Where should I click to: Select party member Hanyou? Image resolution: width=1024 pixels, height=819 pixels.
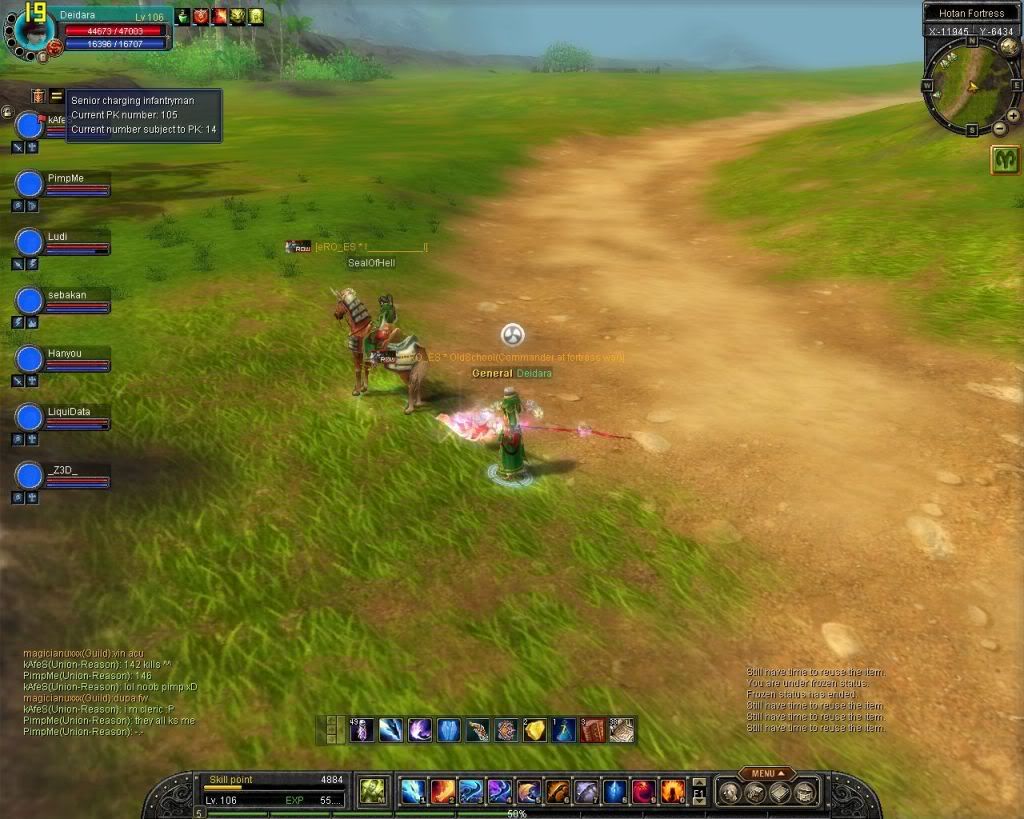(x=30, y=359)
